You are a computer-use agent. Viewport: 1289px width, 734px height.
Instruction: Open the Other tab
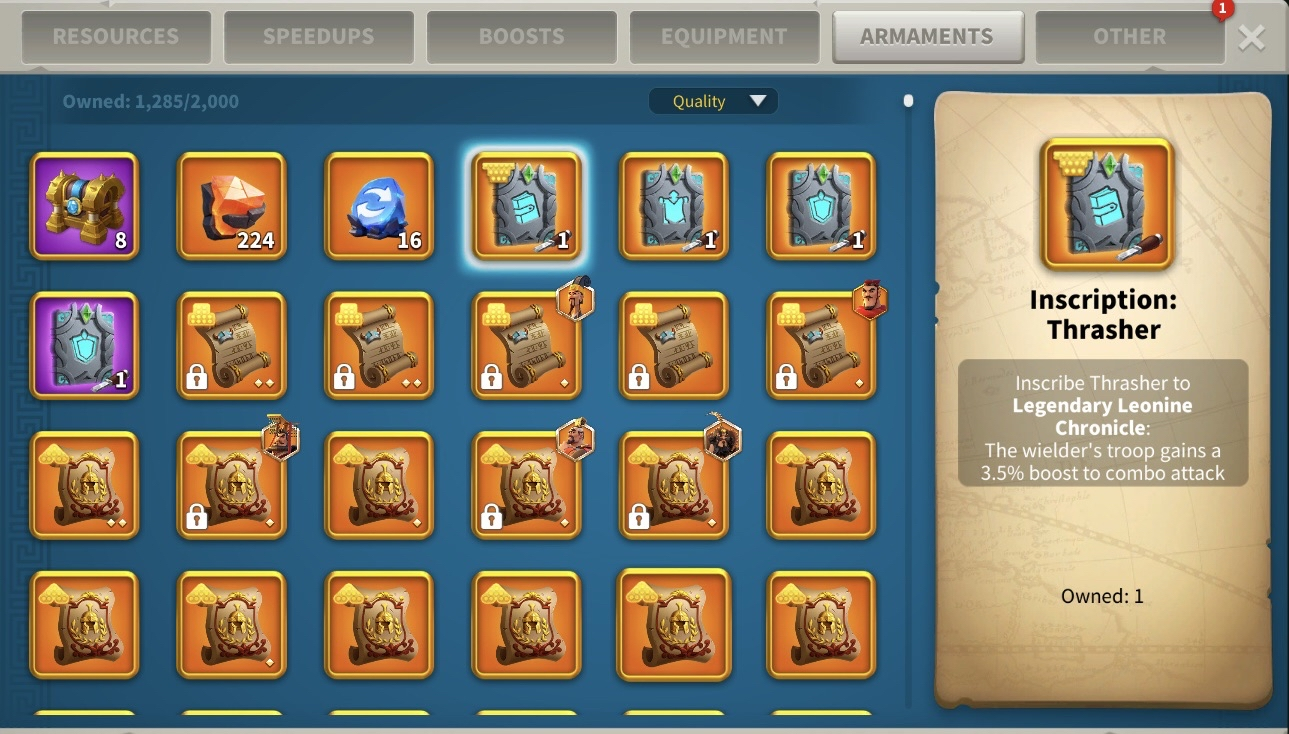click(1129, 37)
